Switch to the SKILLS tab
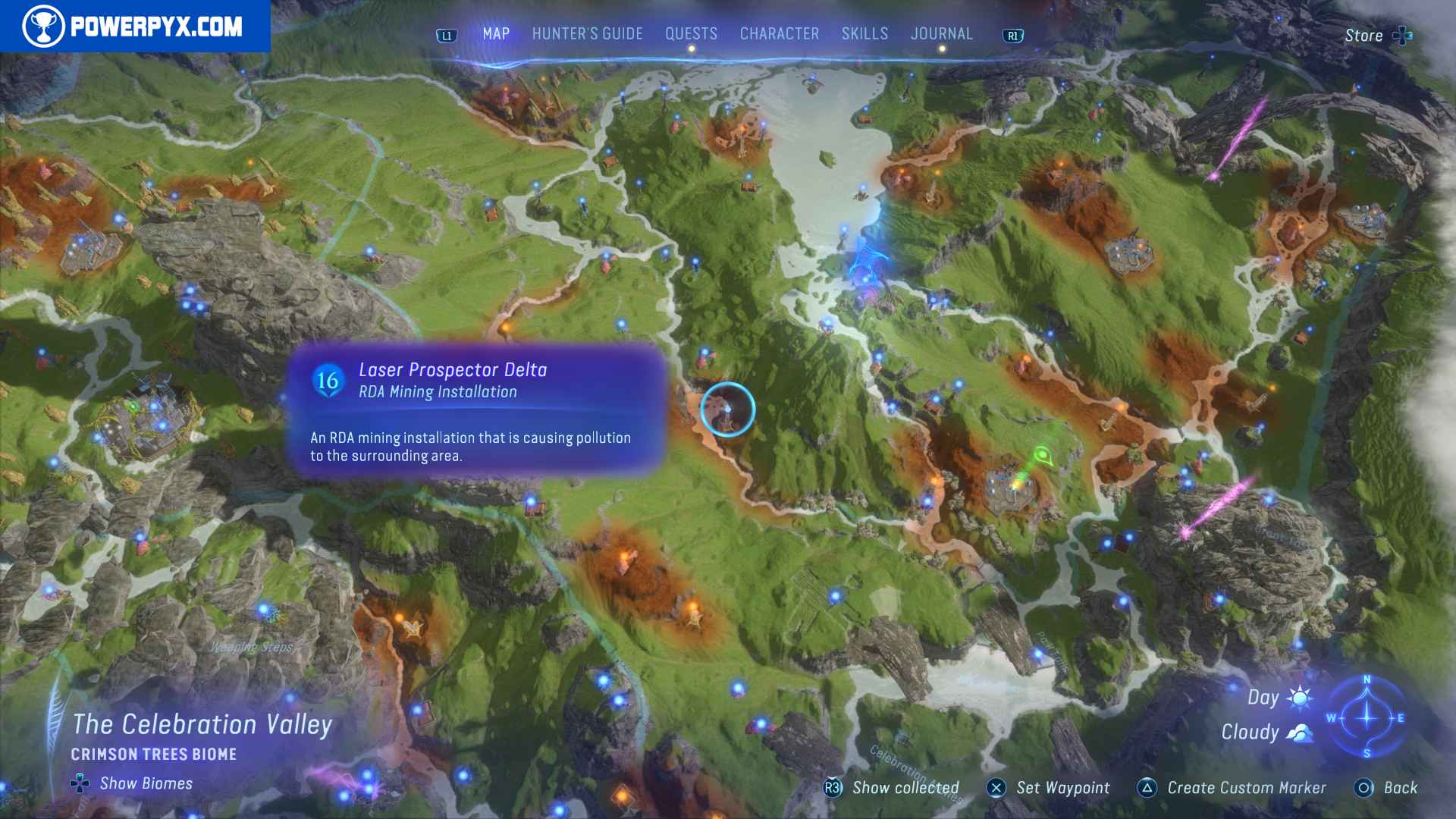1456x819 pixels. [864, 33]
